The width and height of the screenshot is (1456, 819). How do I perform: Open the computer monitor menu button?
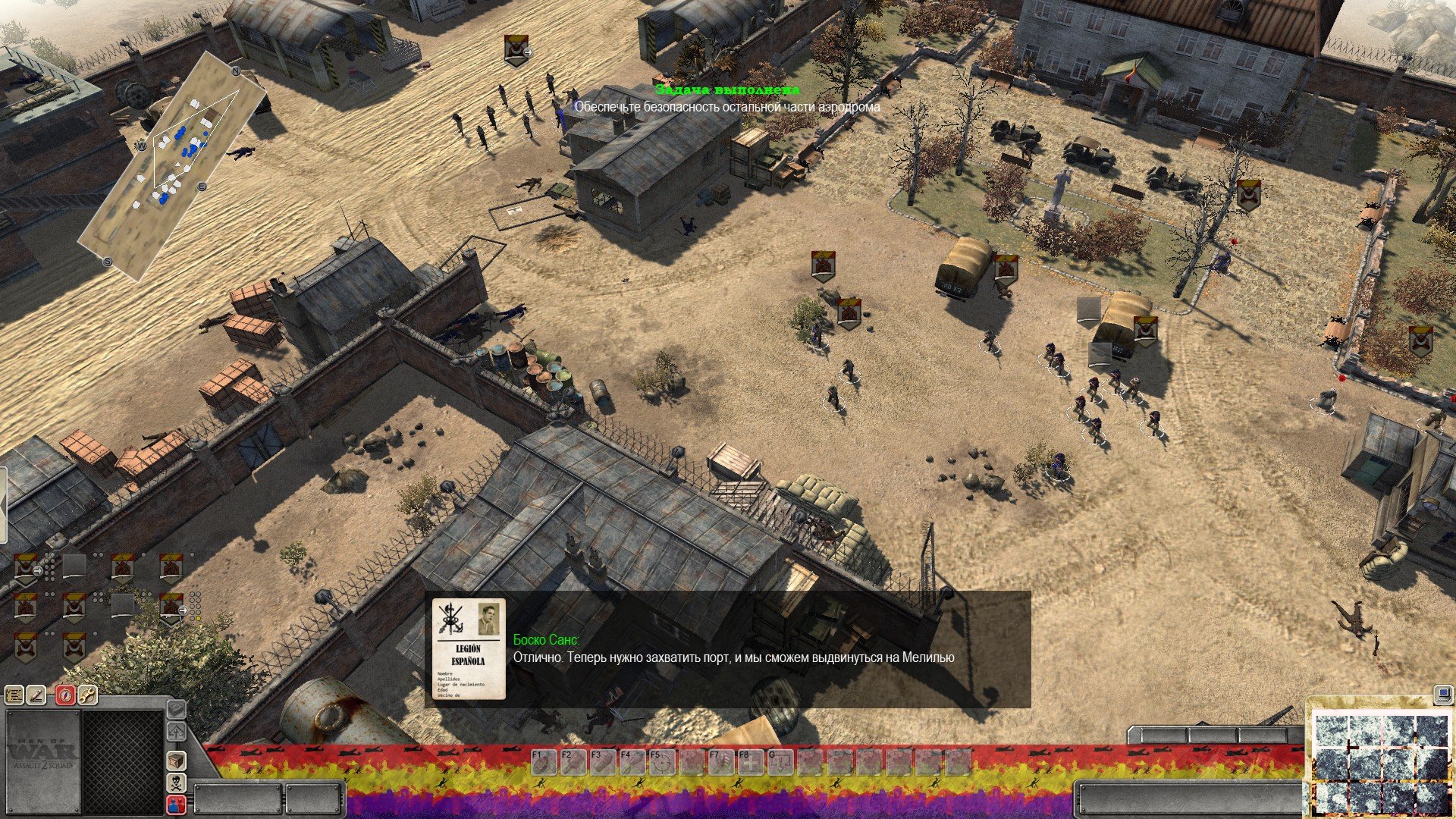(1442, 695)
